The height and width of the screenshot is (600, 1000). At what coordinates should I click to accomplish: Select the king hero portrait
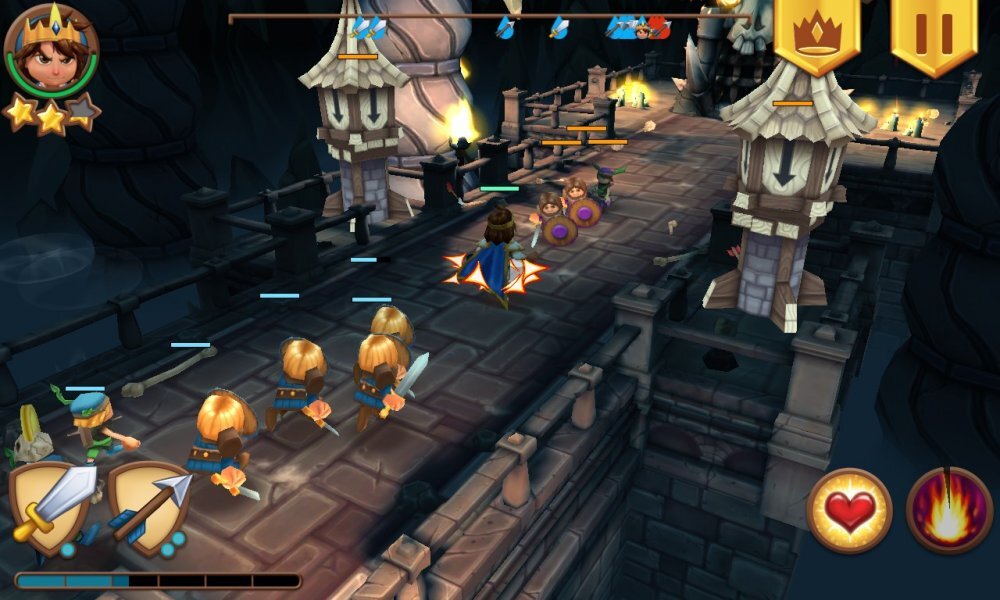click(x=51, y=51)
